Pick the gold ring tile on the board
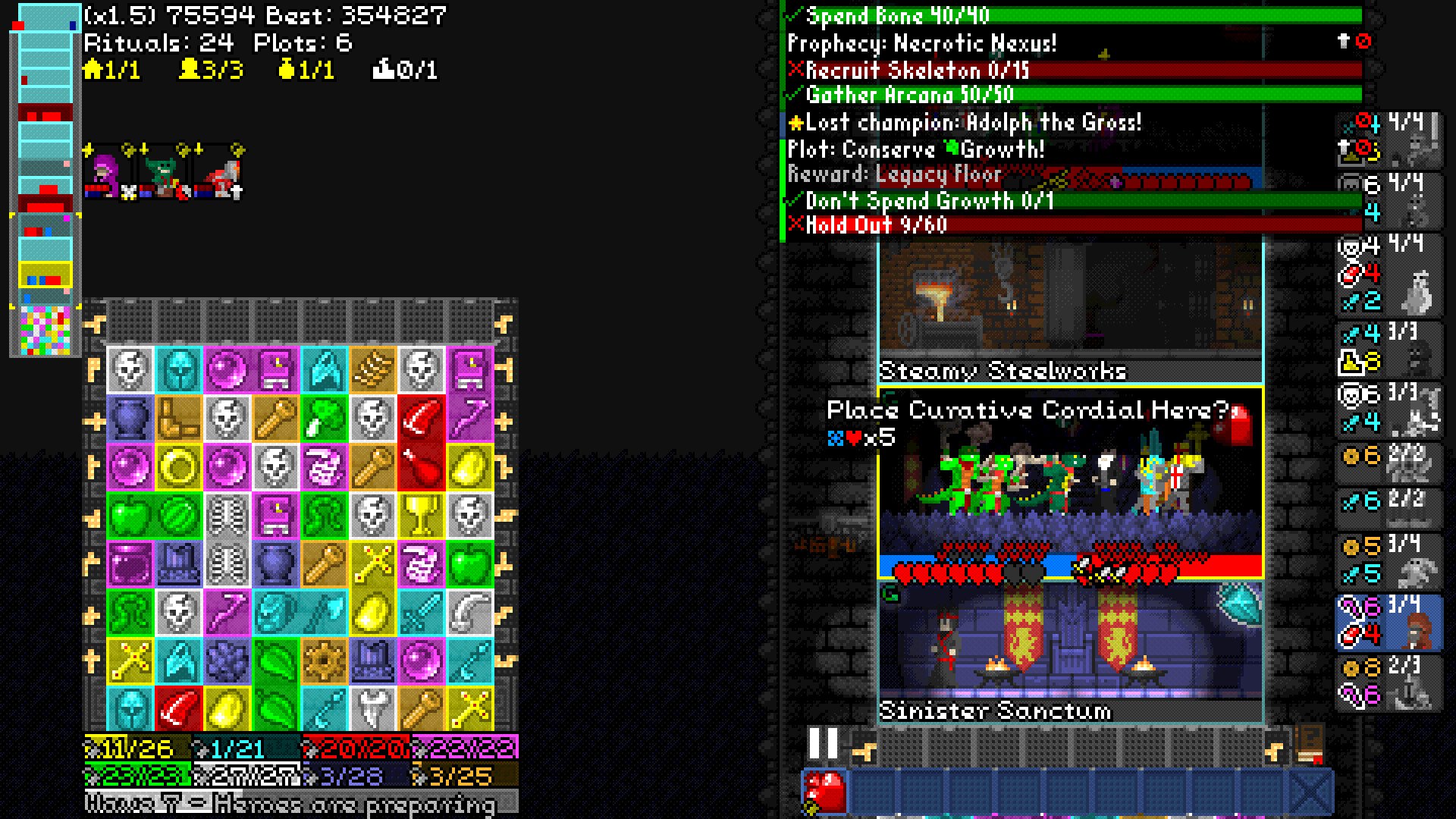This screenshot has height=819, width=1456. point(179,467)
